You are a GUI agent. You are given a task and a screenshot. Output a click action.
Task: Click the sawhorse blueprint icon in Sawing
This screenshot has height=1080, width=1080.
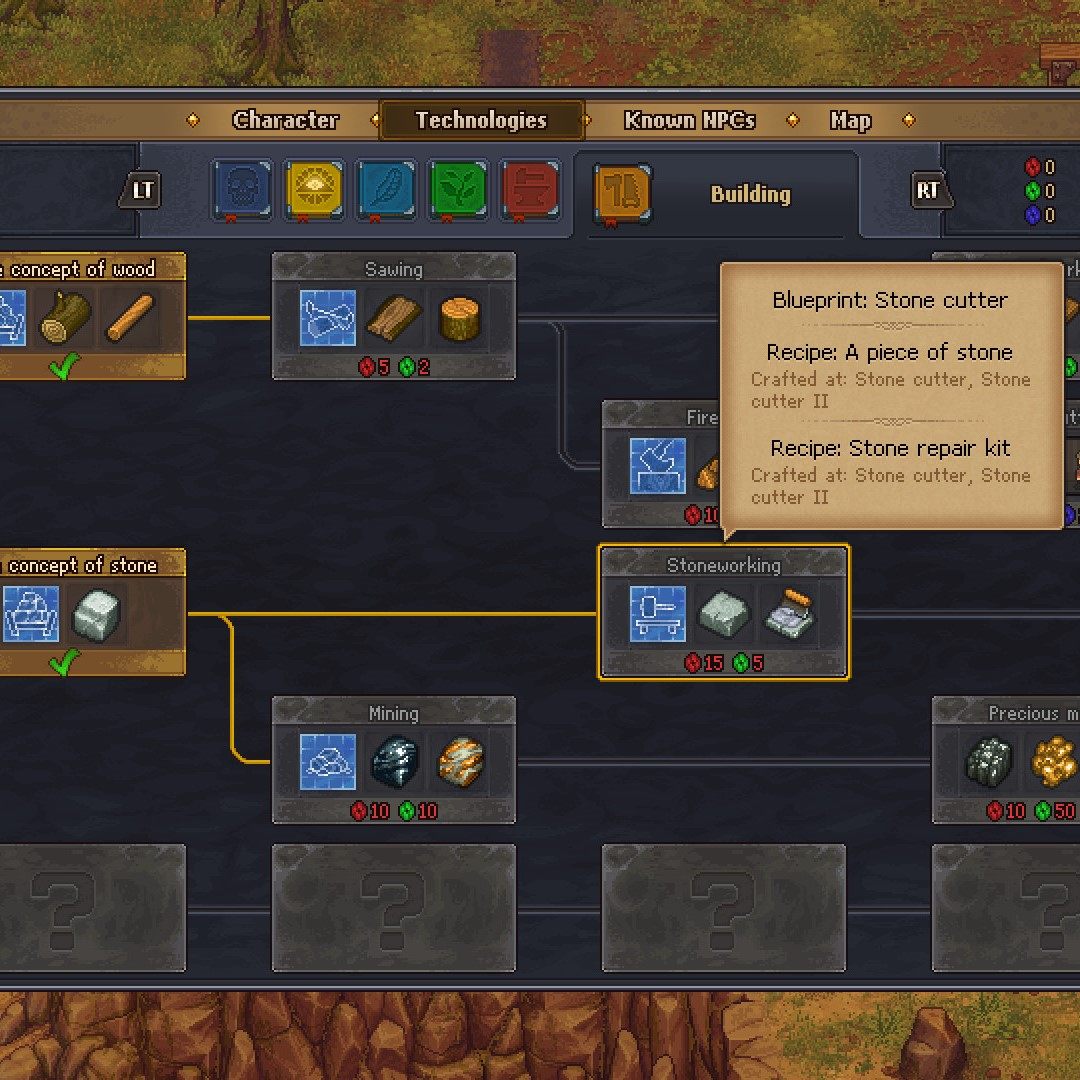(328, 318)
